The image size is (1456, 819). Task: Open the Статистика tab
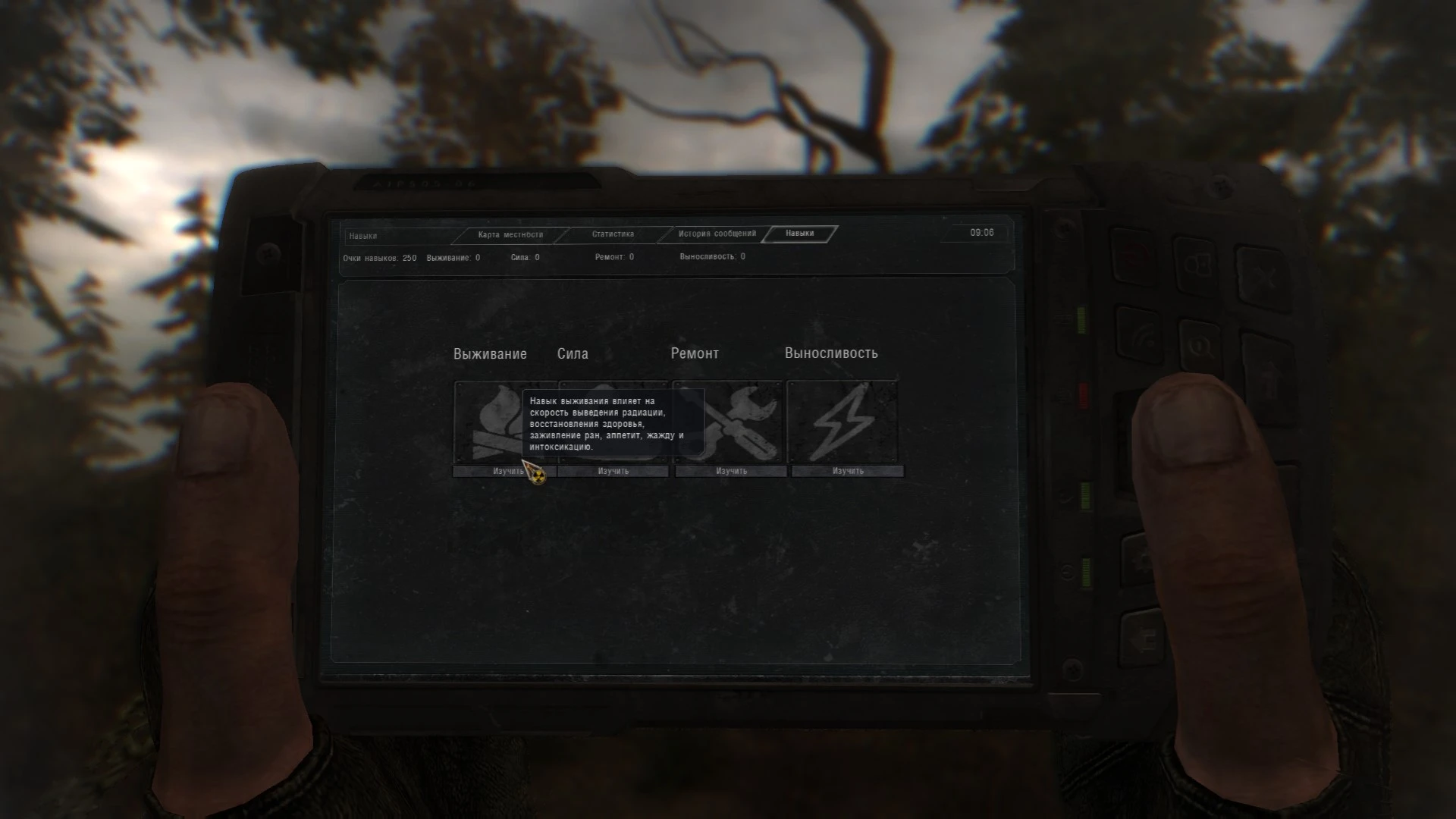613,235
